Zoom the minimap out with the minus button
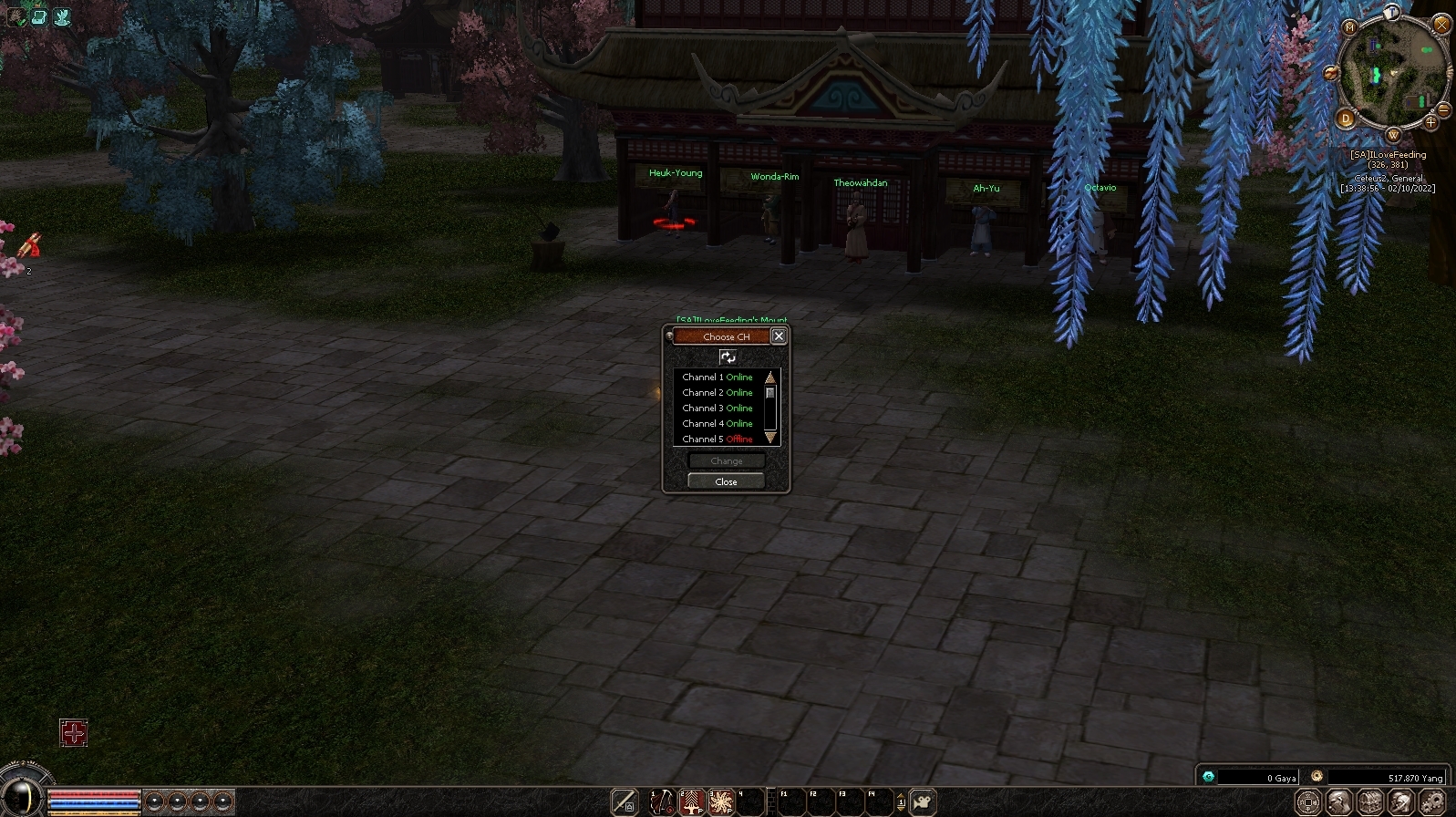The width and height of the screenshot is (1456, 817). tap(1442, 109)
